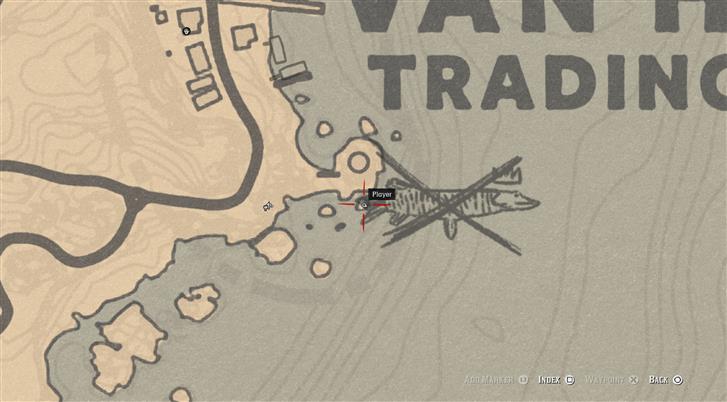Click the small round black marker among the buildings
Viewport: 727px width, 402px height.
pyautogui.click(x=187, y=31)
